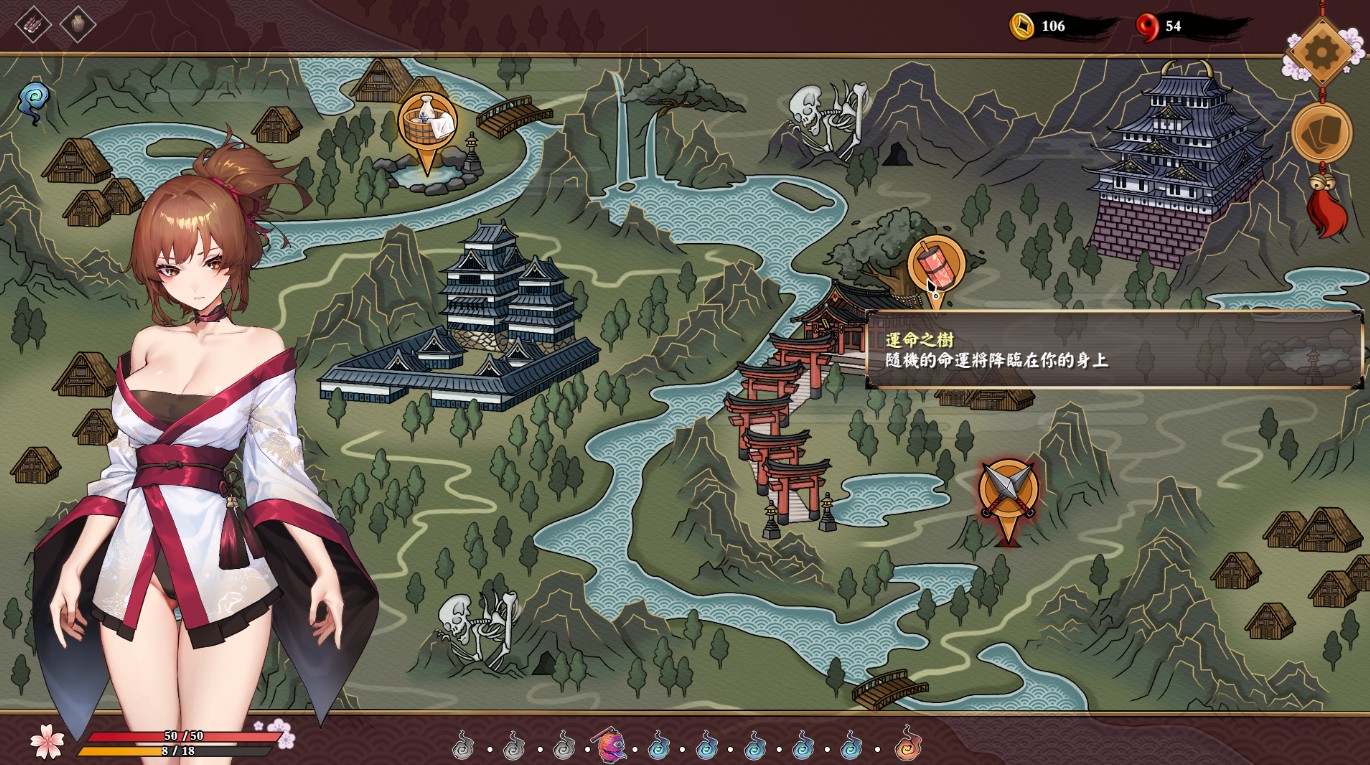Image resolution: width=1370 pixels, height=765 pixels.
Task: Select the purple lantern demon stage icon
Action: pos(610,745)
